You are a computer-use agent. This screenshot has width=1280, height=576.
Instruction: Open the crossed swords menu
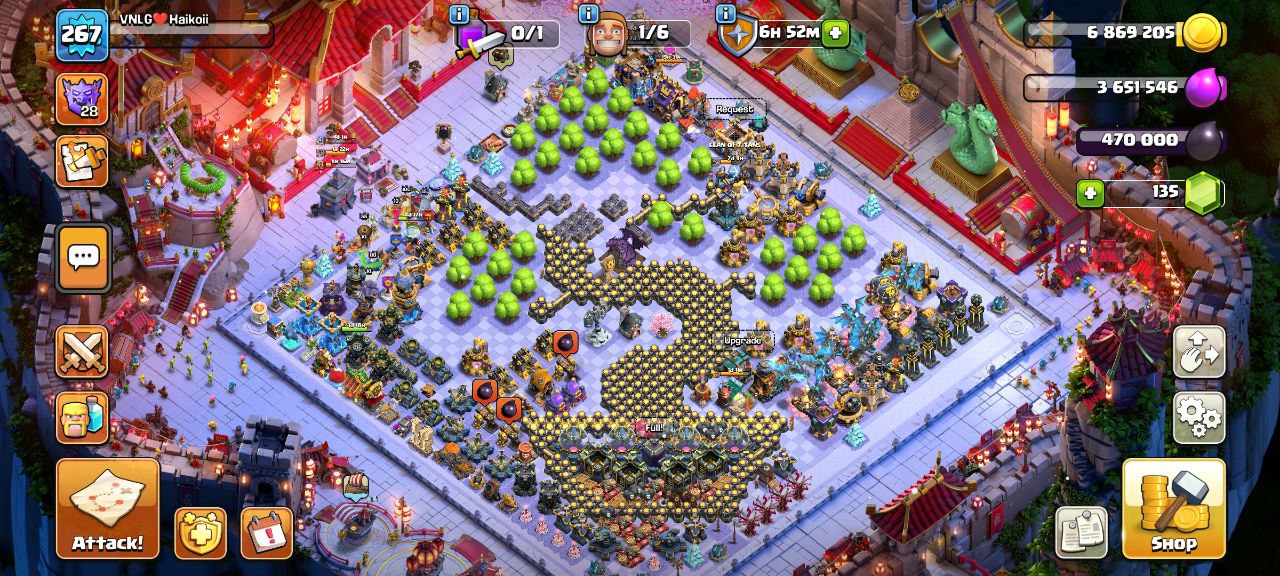(82, 351)
